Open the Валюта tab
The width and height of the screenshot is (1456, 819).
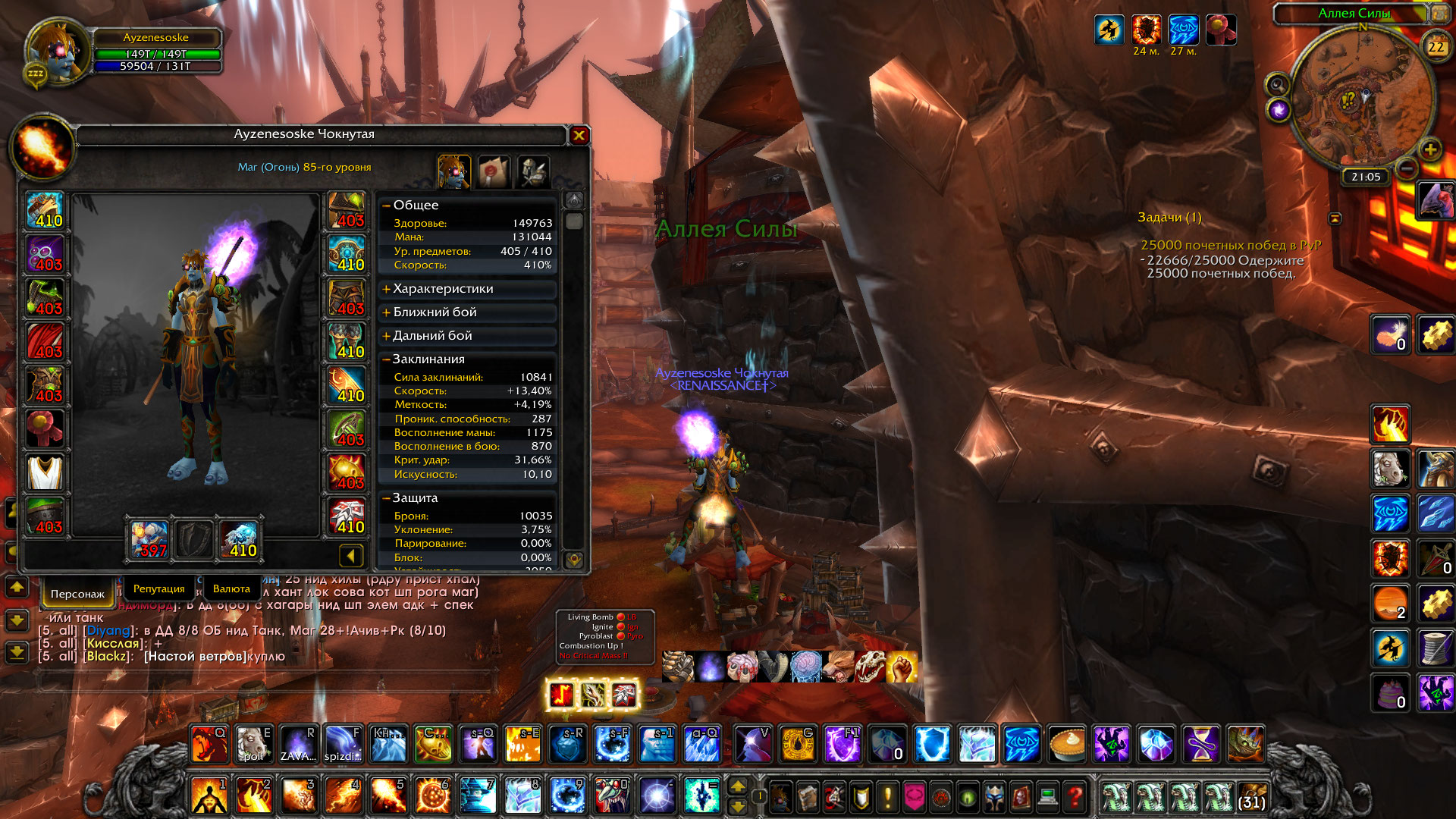[231, 588]
